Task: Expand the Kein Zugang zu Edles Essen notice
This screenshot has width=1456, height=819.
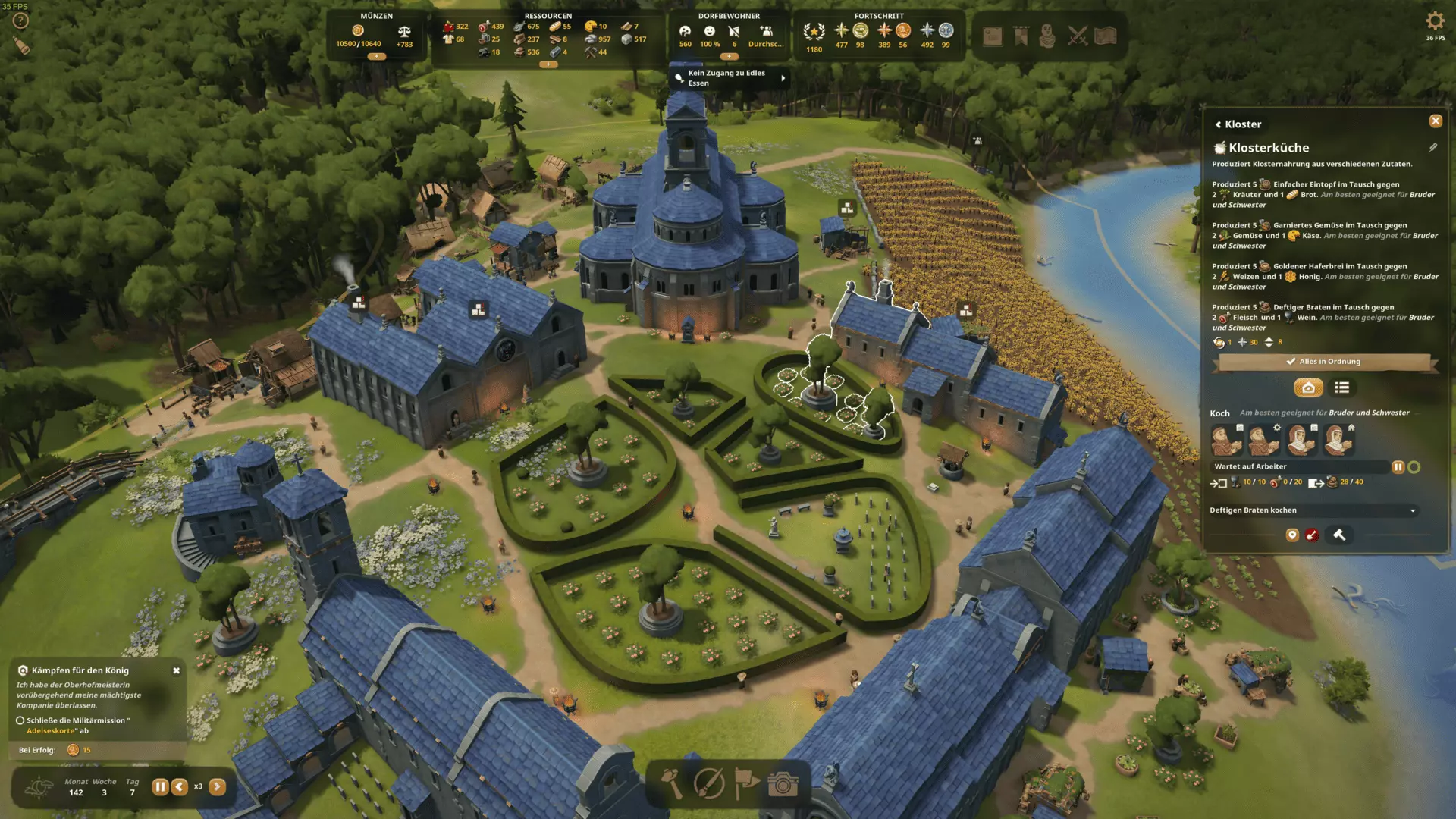Action: click(x=783, y=78)
